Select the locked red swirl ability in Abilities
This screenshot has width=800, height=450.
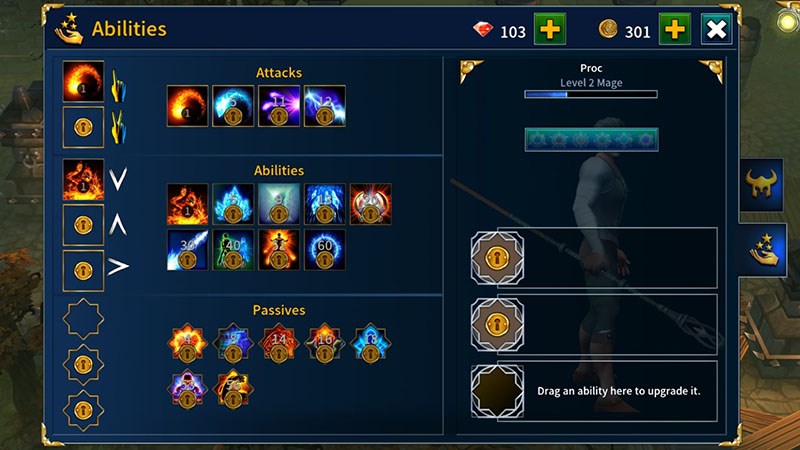(371, 204)
